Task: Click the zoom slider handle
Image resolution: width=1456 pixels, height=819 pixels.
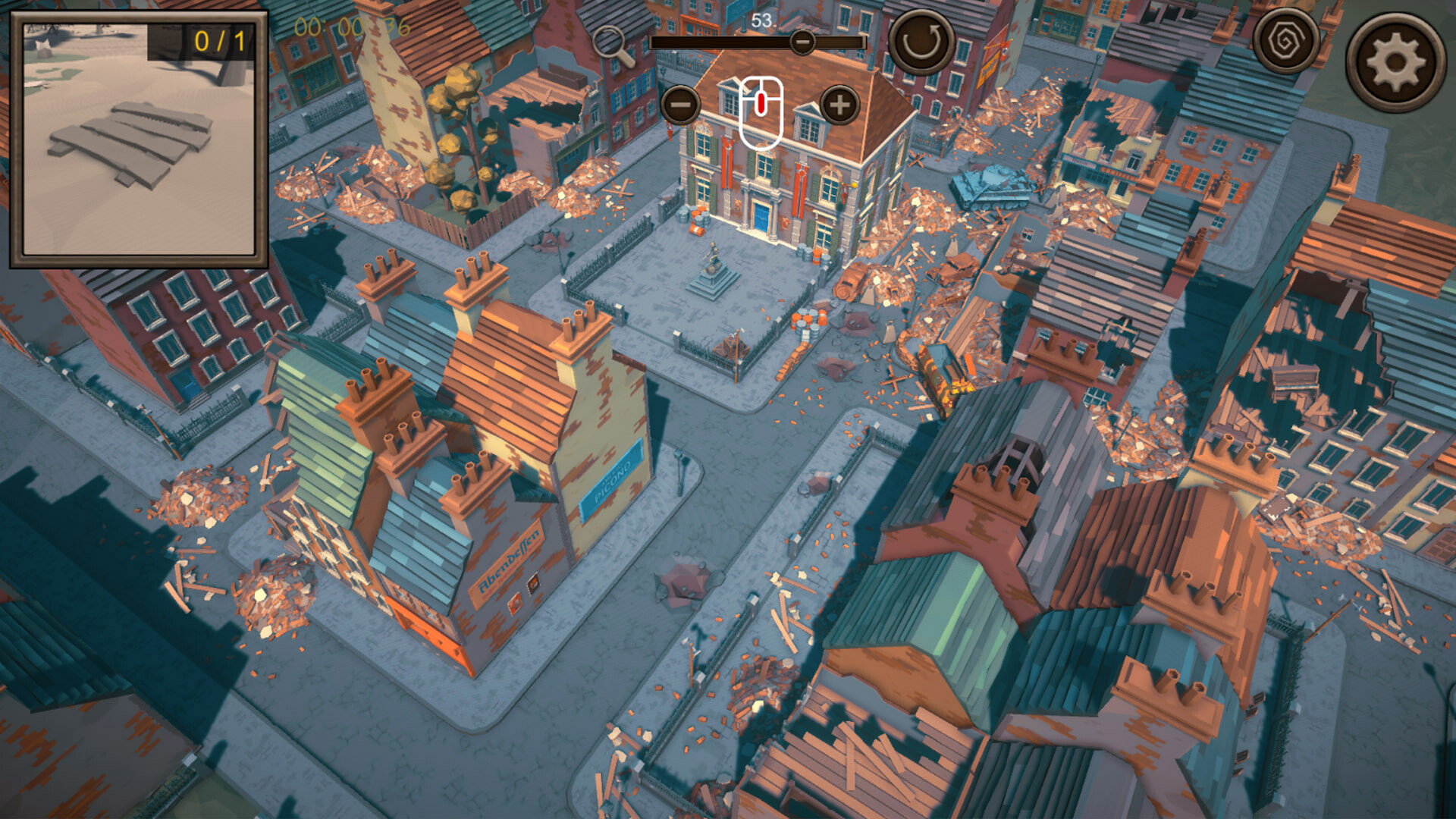Action: point(802,43)
